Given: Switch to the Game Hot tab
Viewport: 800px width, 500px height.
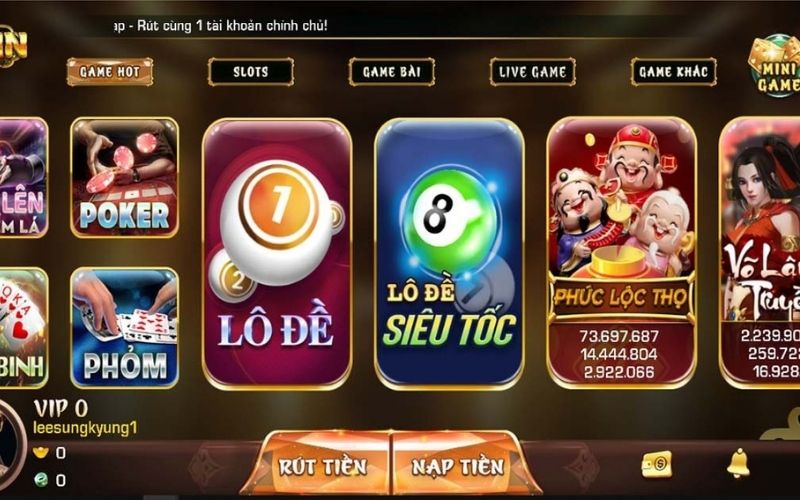Looking at the screenshot, I should click(110, 71).
